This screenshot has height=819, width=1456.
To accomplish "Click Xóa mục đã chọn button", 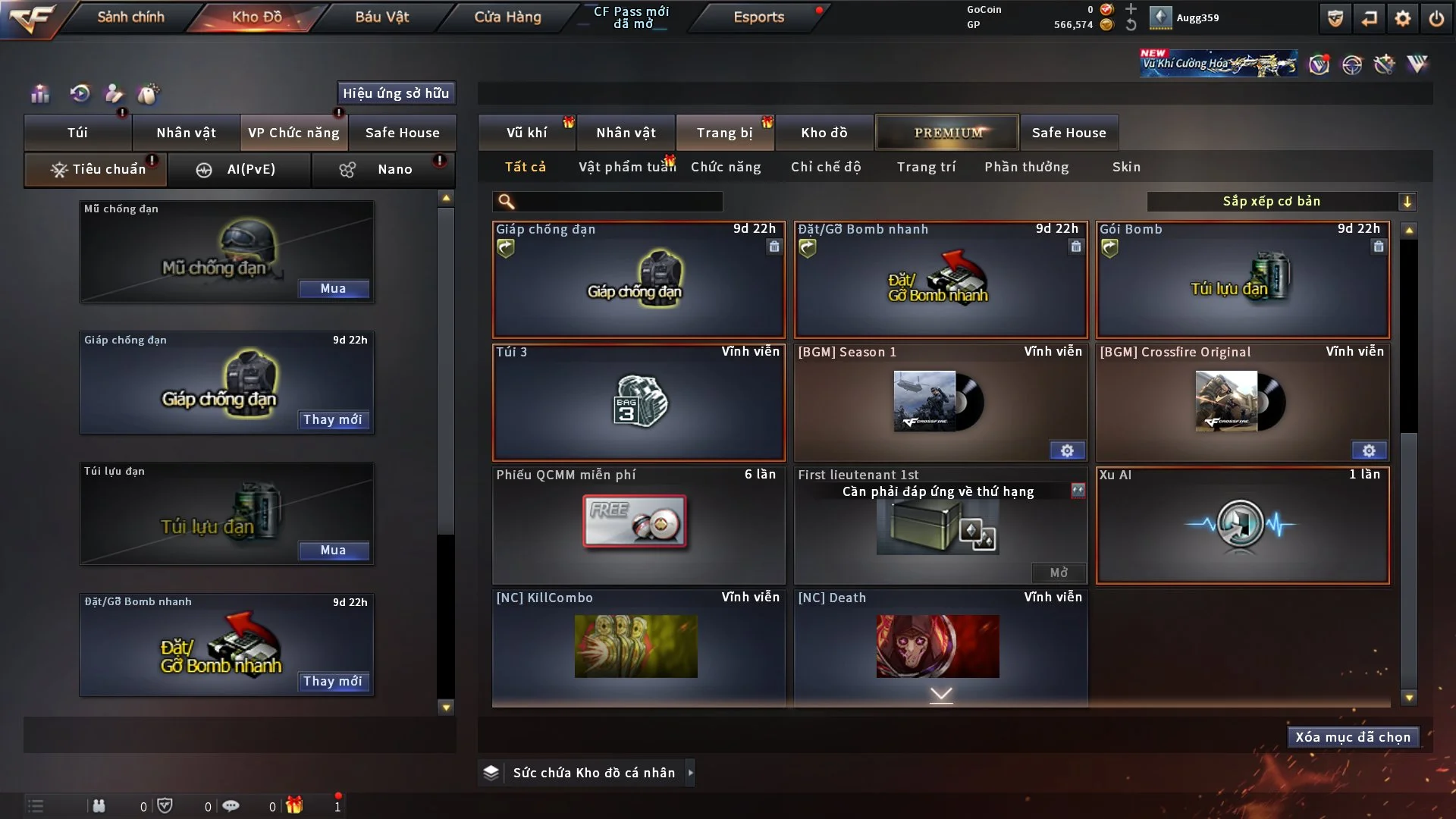I will [1353, 737].
